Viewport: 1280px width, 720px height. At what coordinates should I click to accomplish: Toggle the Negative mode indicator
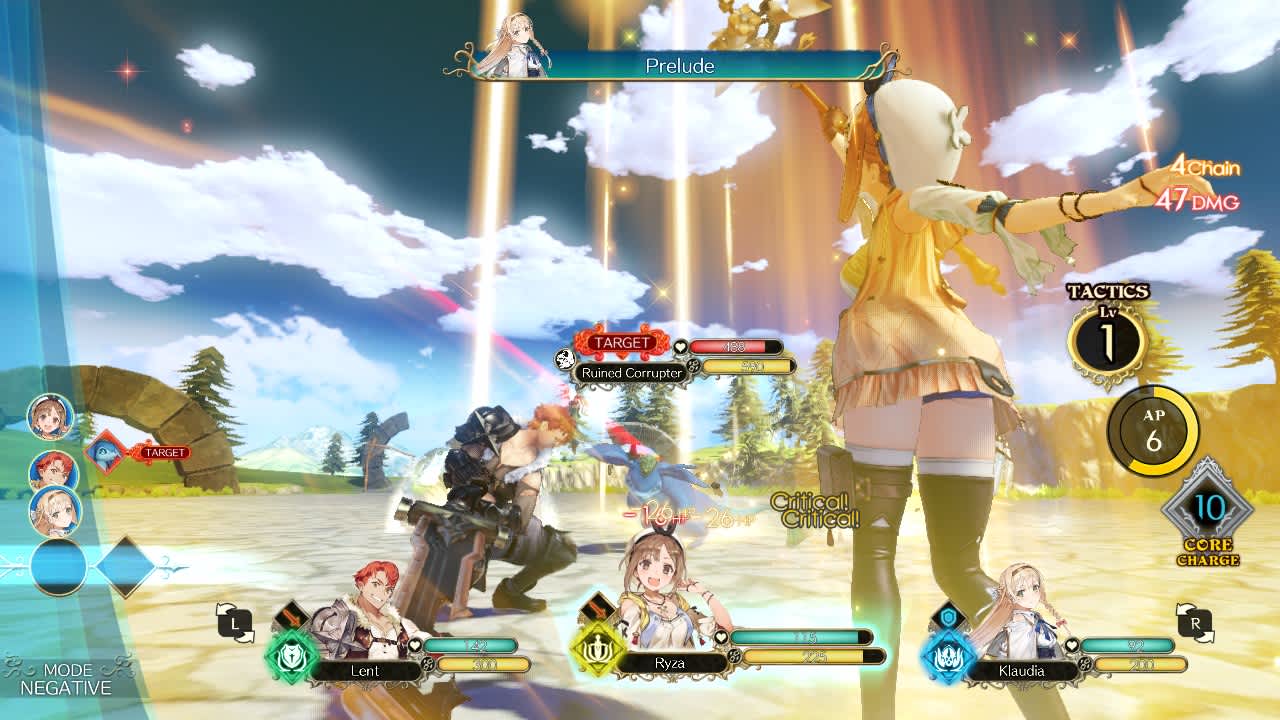(x=66, y=679)
